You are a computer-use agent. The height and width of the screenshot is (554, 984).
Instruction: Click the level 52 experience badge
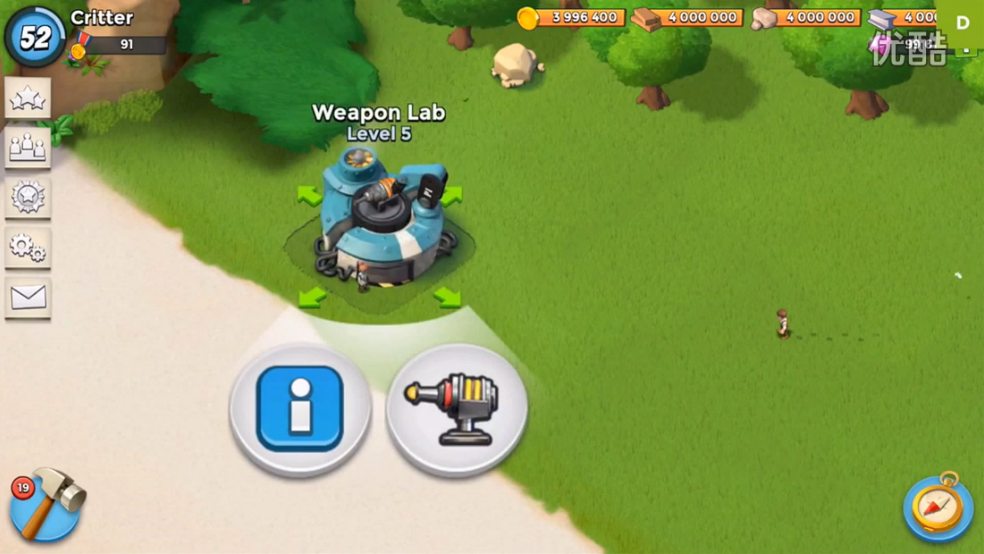[35, 37]
